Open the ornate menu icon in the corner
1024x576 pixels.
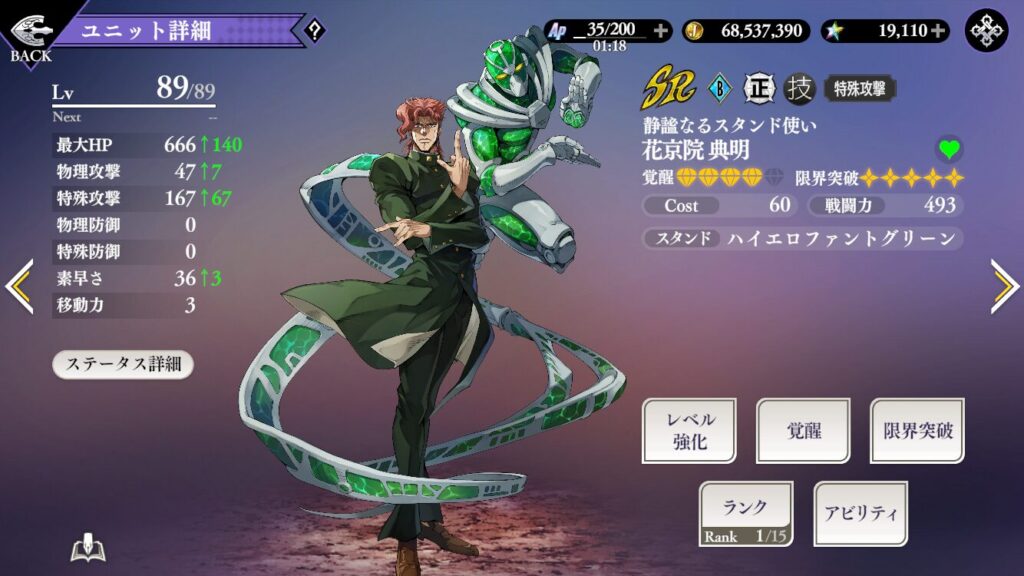(x=986, y=31)
